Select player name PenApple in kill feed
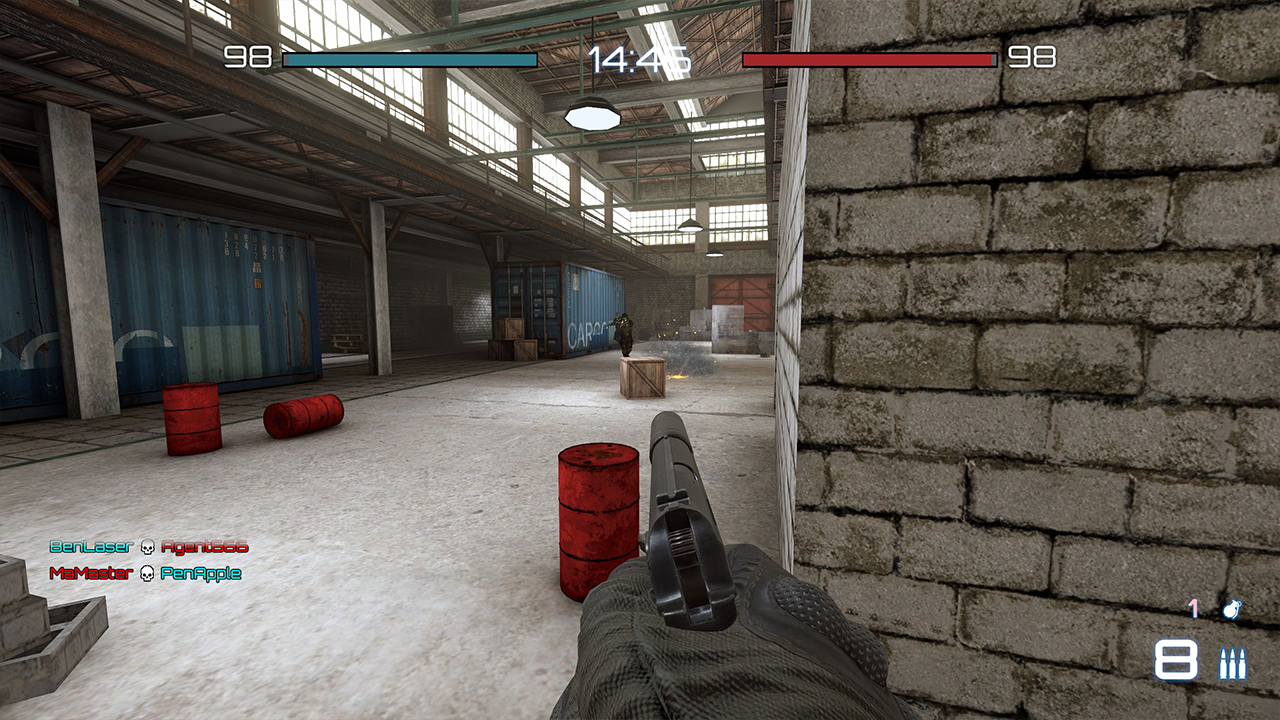The image size is (1280, 720). [201, 575]
